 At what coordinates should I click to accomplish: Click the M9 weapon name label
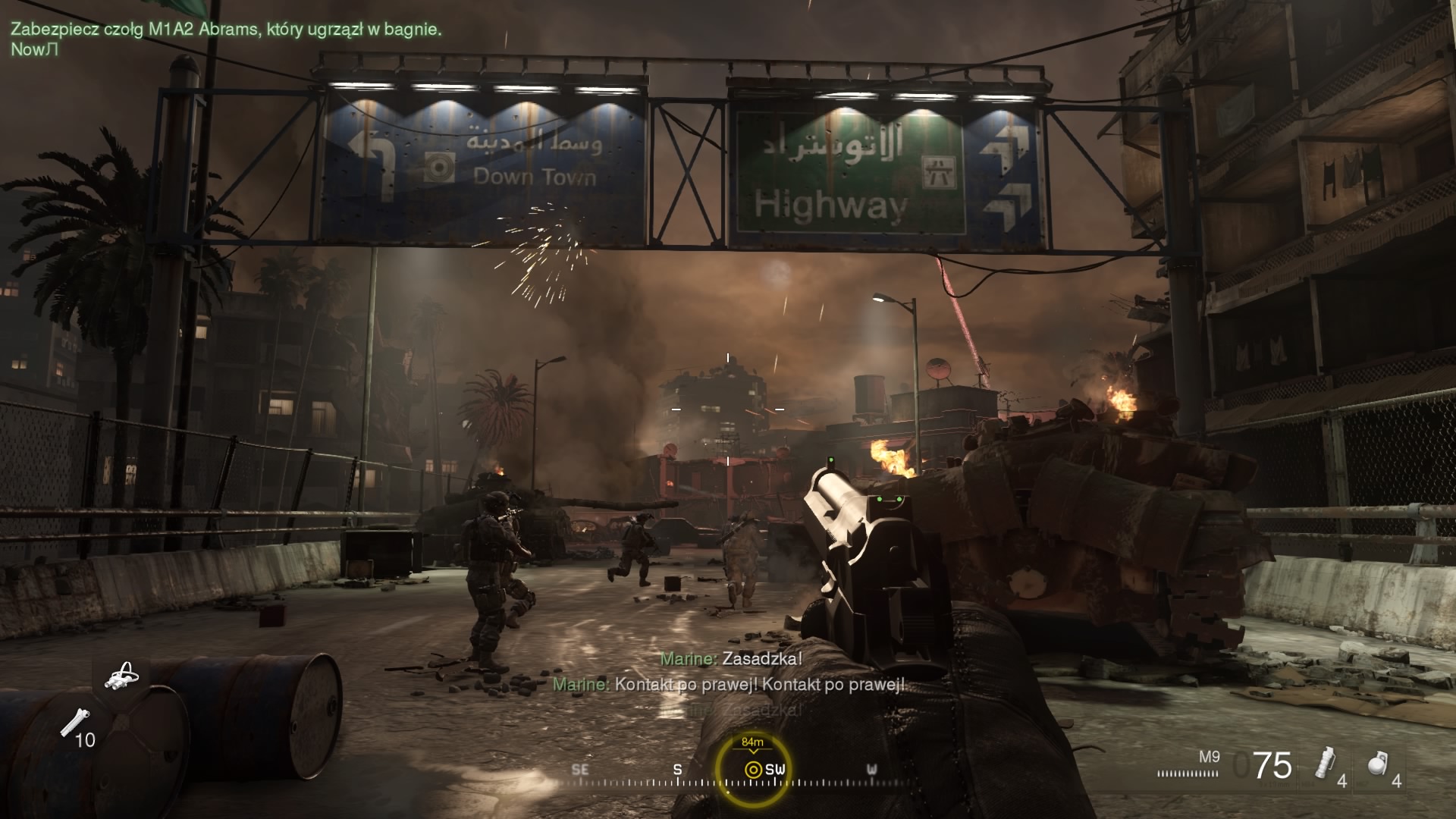coord(1209,756)
